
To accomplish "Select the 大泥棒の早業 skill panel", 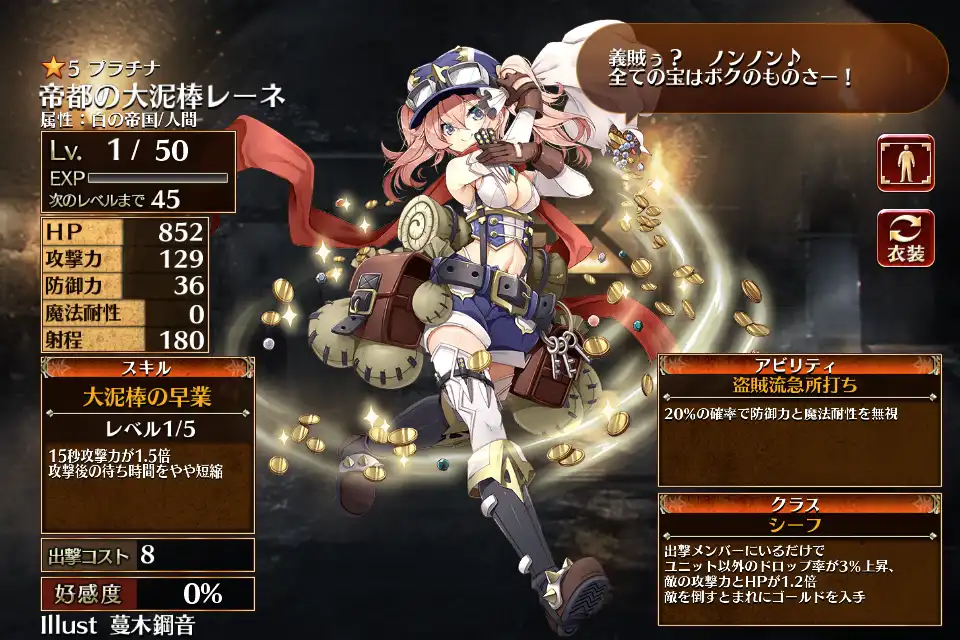I will point(147,396).
